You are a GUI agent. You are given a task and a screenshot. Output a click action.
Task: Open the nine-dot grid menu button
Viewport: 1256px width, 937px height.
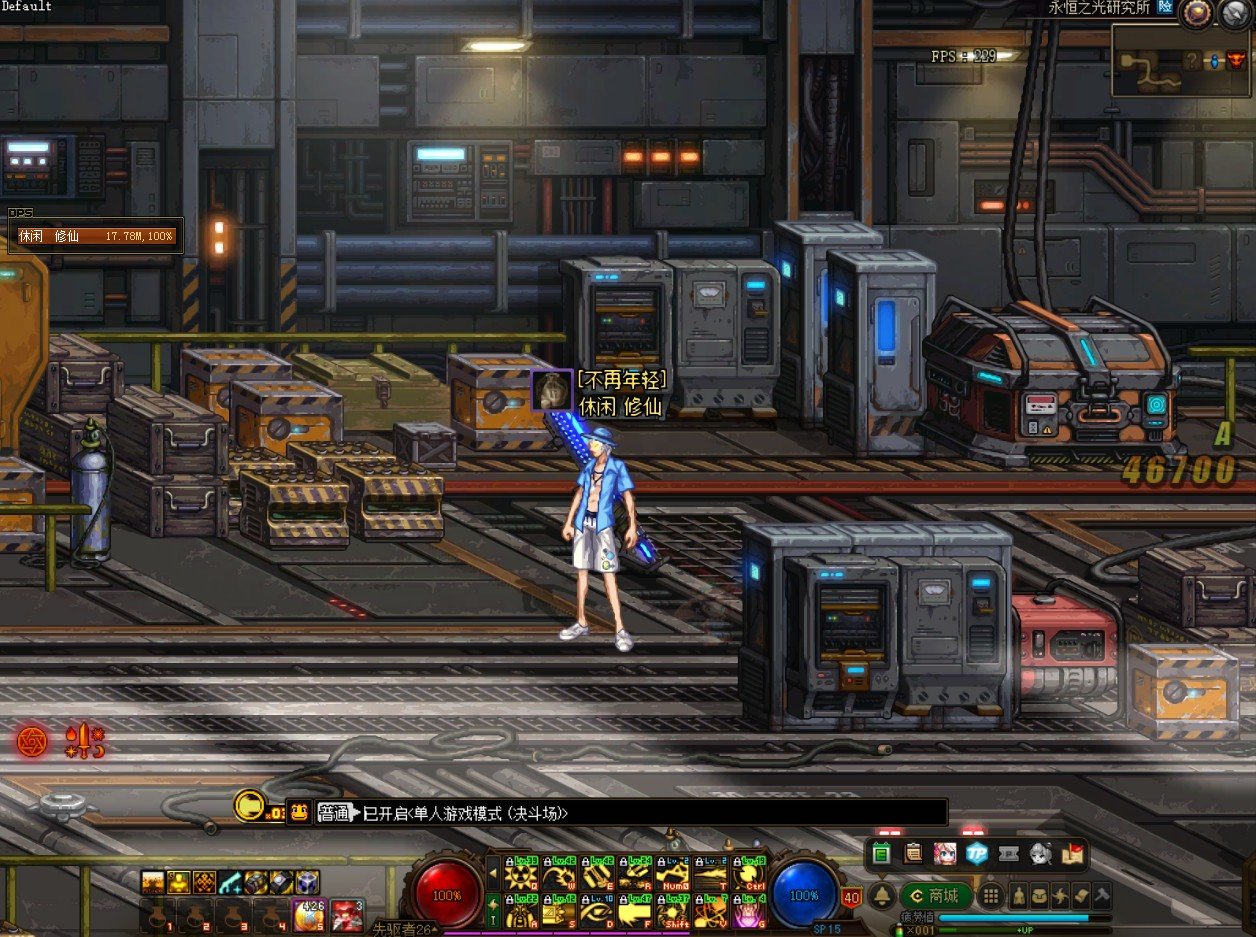pyautogui.click(x=990, y=895)
